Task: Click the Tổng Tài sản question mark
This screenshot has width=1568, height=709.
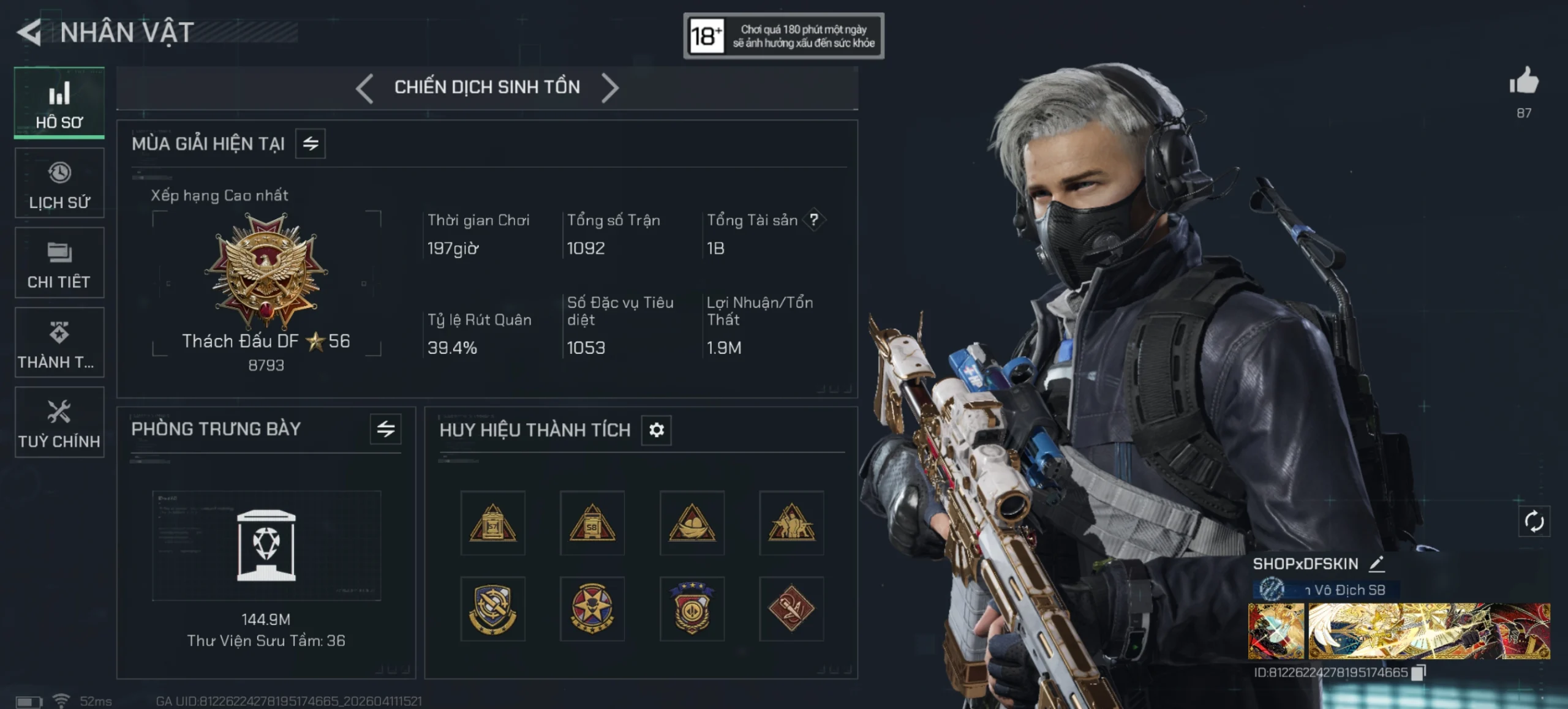Action: 813,220
